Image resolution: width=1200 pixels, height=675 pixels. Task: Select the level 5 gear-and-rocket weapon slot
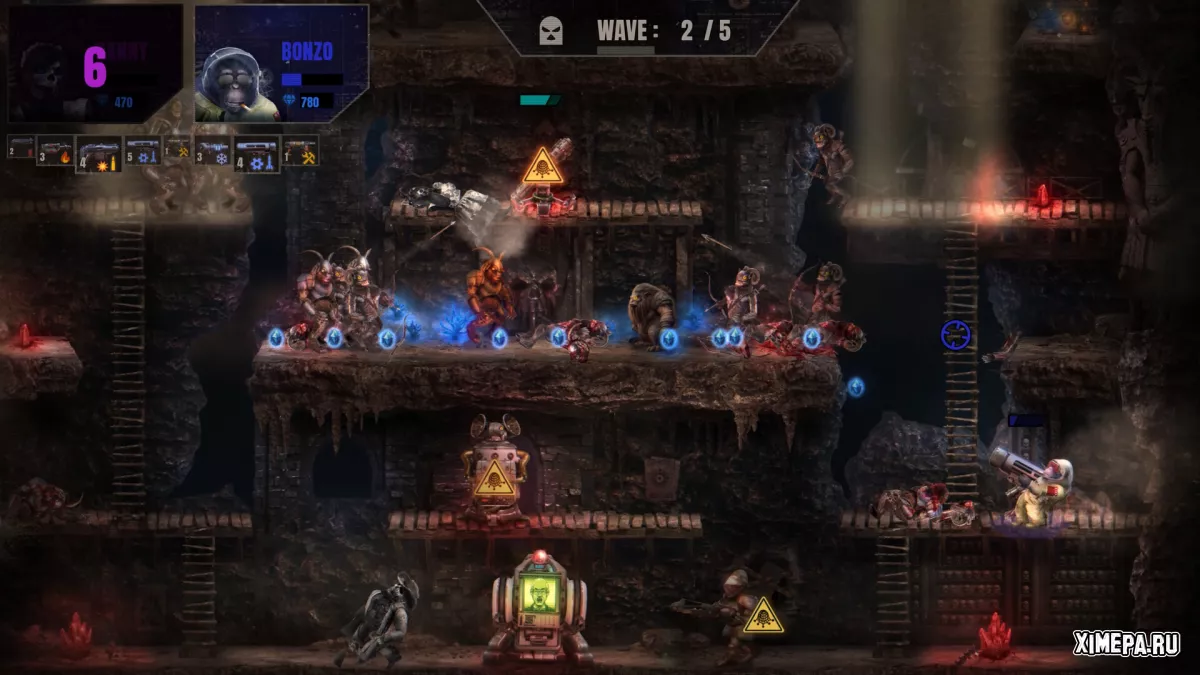142,151
